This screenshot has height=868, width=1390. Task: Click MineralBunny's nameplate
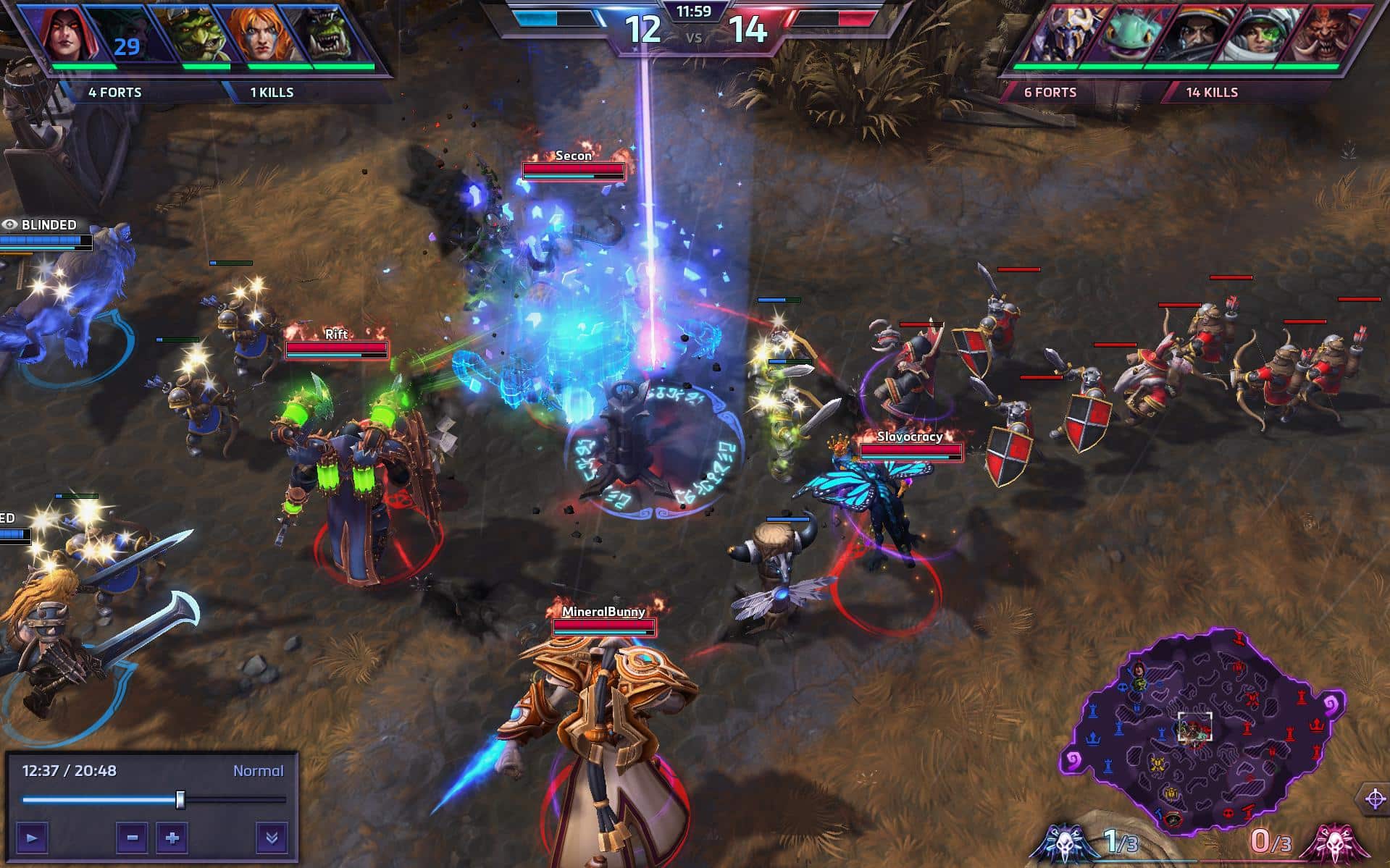pos(603,612)
